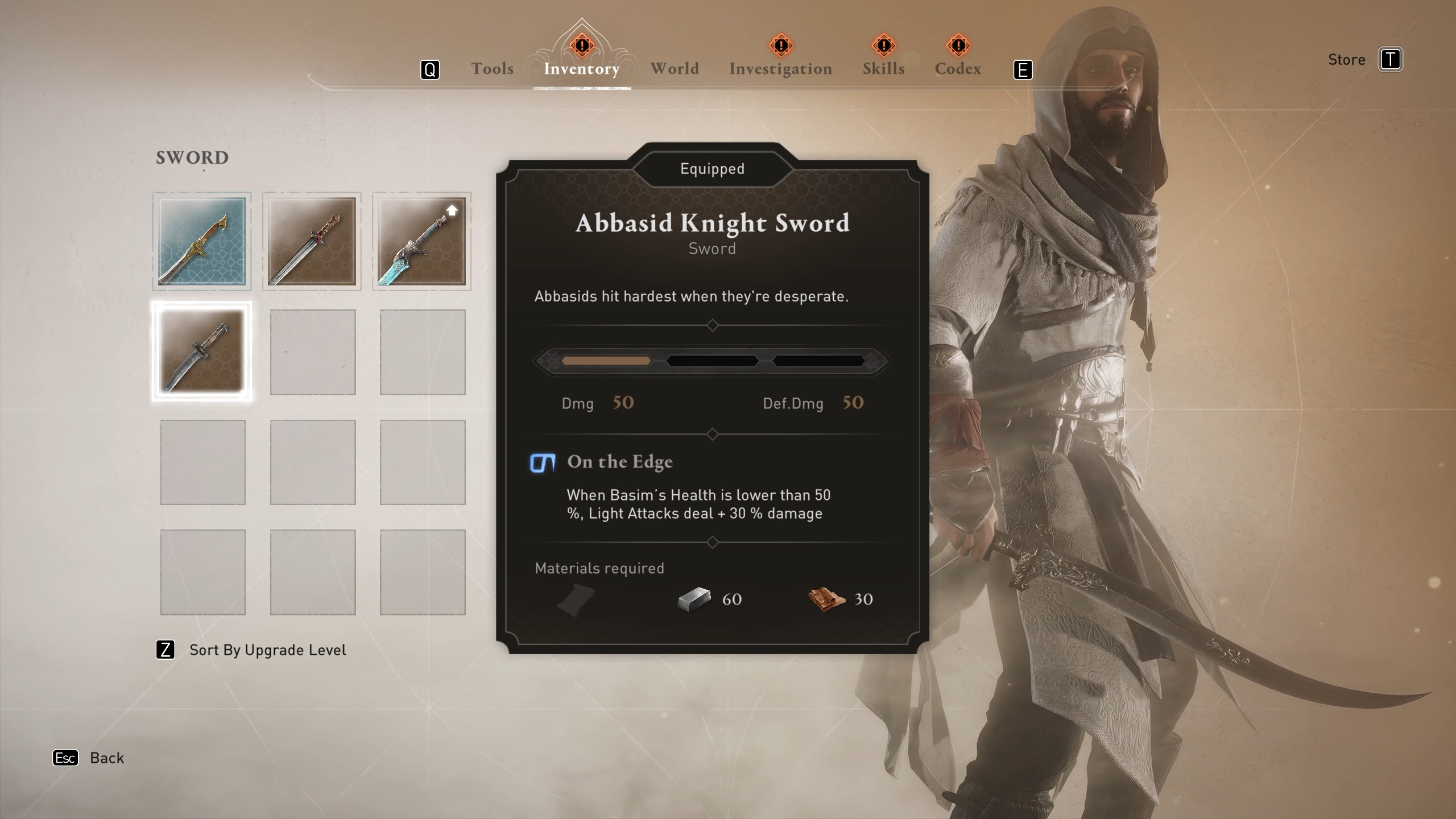Viewport: 1456px width, 819px height.
Task: Select the red-hilted sword thumbnail
Action: click(x=311, y=241)
